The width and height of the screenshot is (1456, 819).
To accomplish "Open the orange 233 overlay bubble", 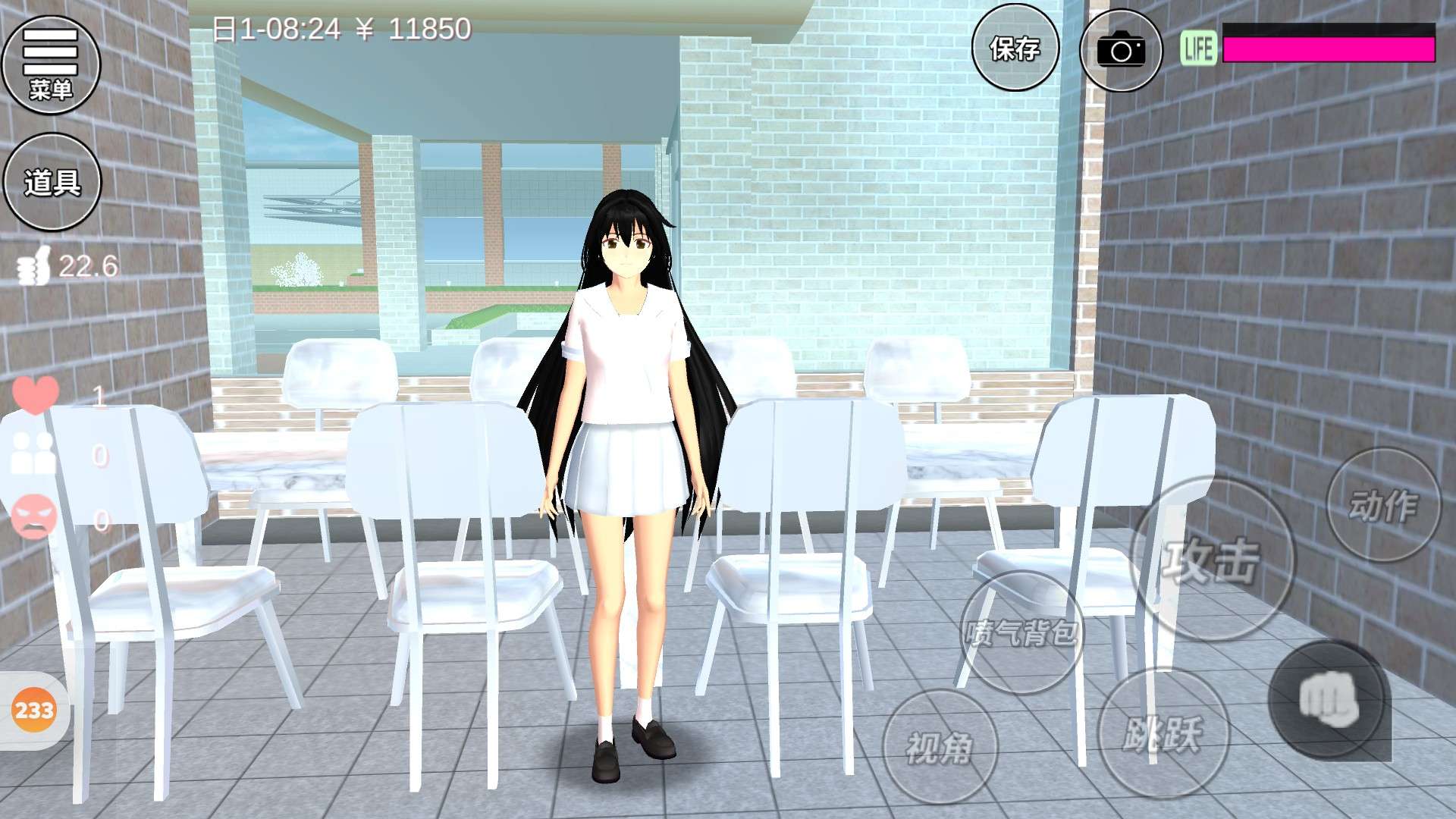I will (x=34, y=711).
